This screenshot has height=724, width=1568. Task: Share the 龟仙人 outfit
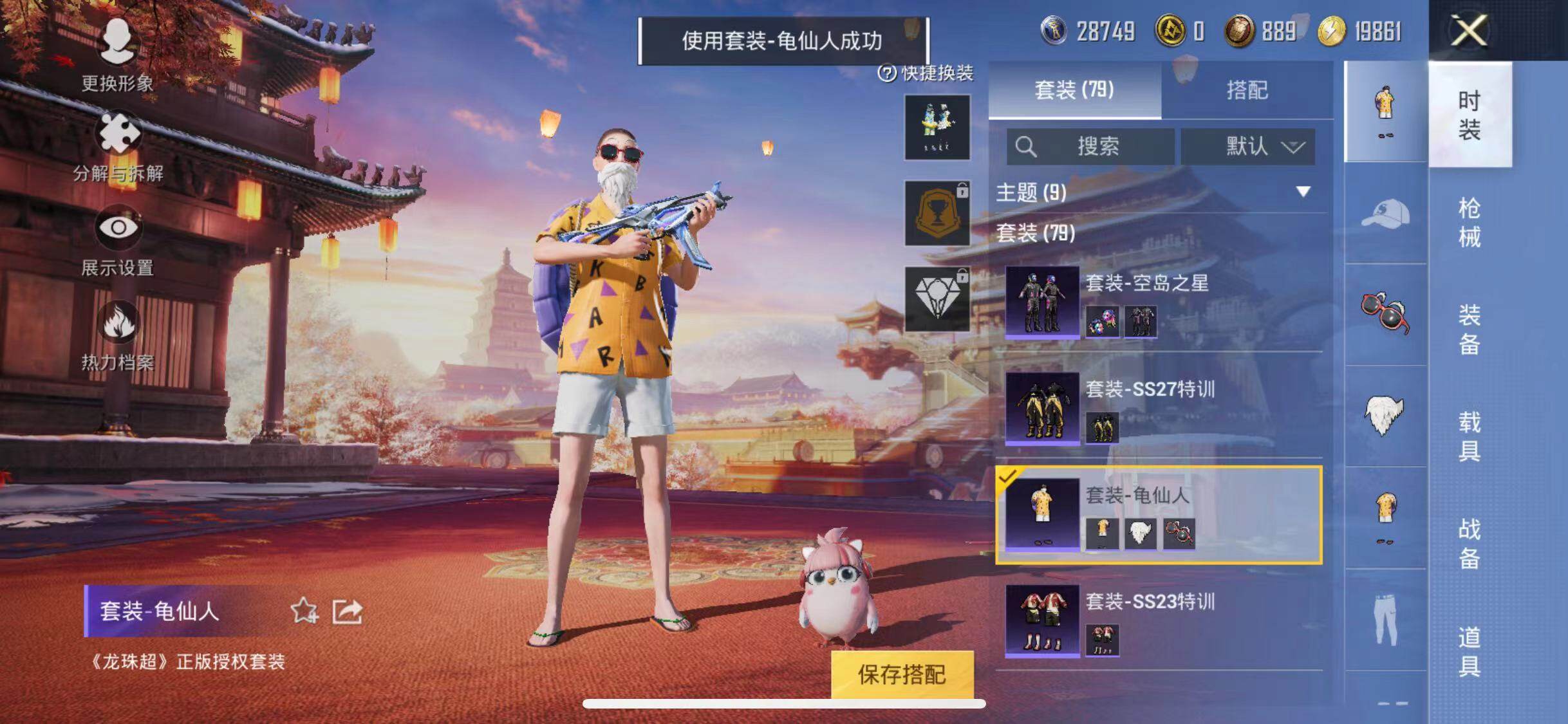347,611
